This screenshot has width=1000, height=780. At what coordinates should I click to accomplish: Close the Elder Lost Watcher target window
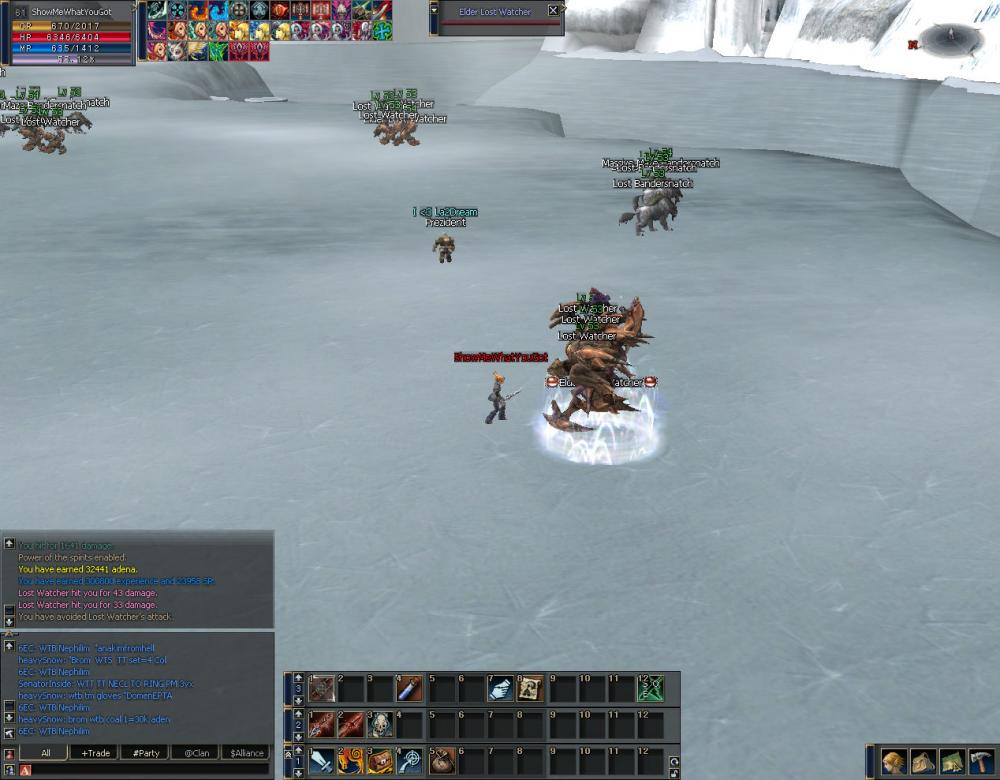554,11
